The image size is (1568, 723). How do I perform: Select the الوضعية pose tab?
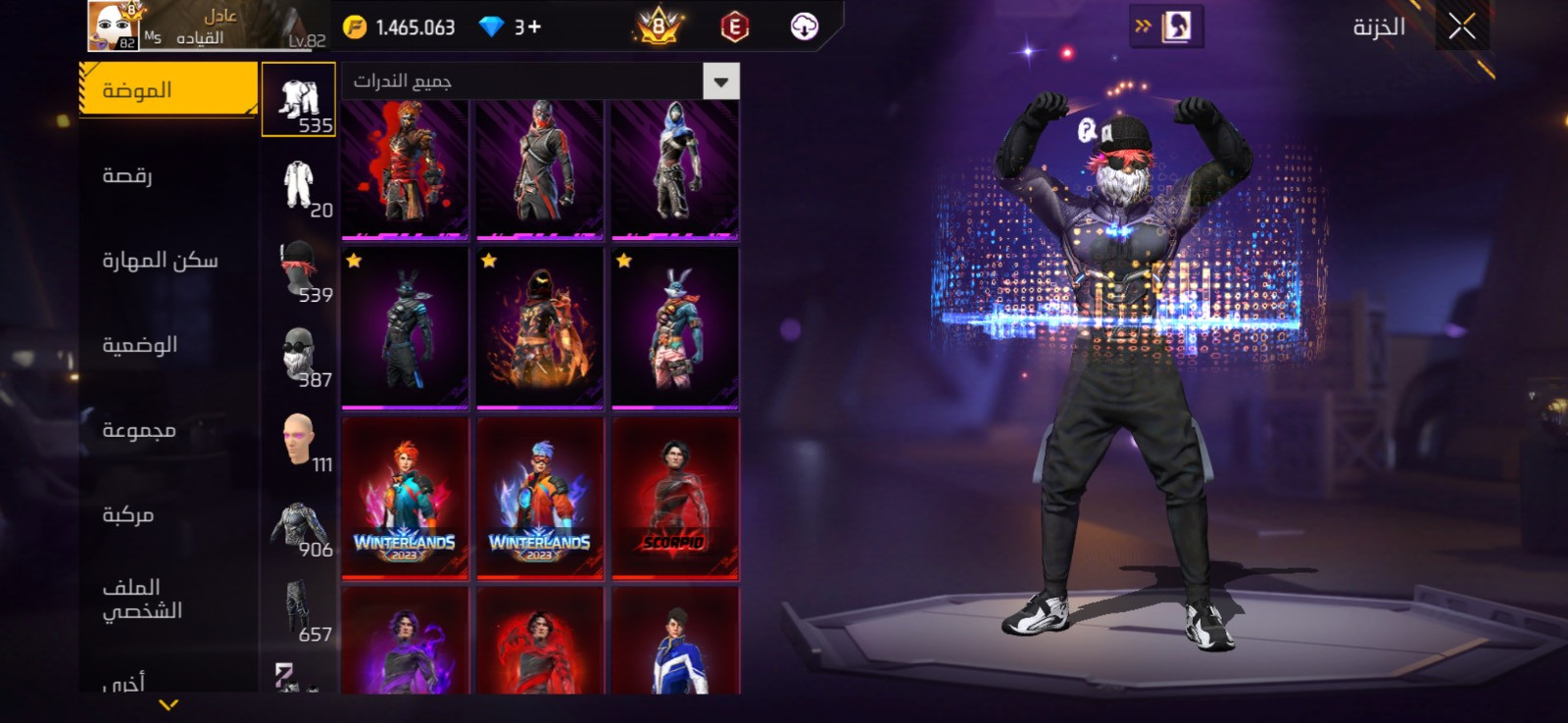[x=139, y=345]
